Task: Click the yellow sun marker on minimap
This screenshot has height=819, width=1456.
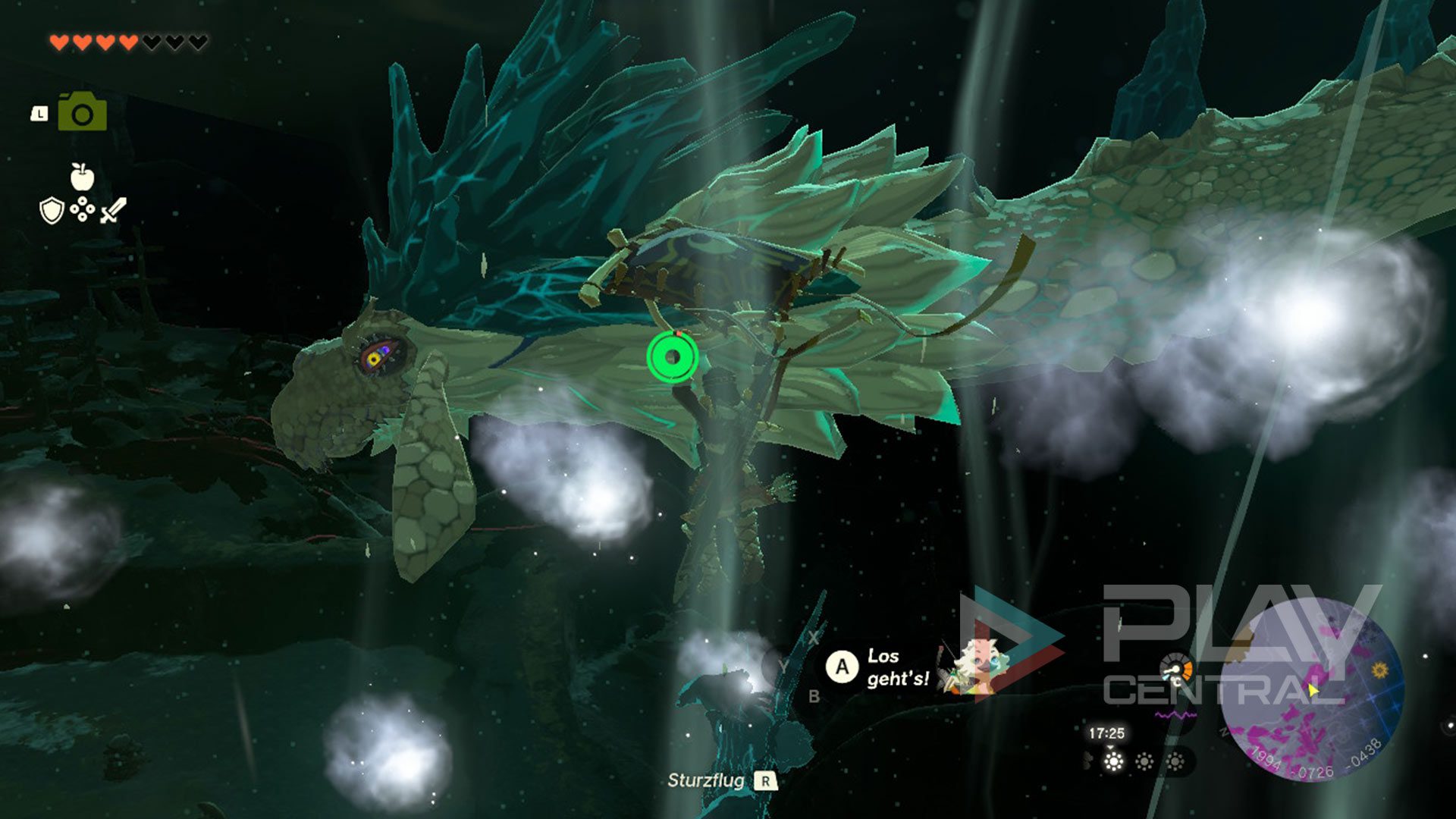Action: tap(1379, 670)
